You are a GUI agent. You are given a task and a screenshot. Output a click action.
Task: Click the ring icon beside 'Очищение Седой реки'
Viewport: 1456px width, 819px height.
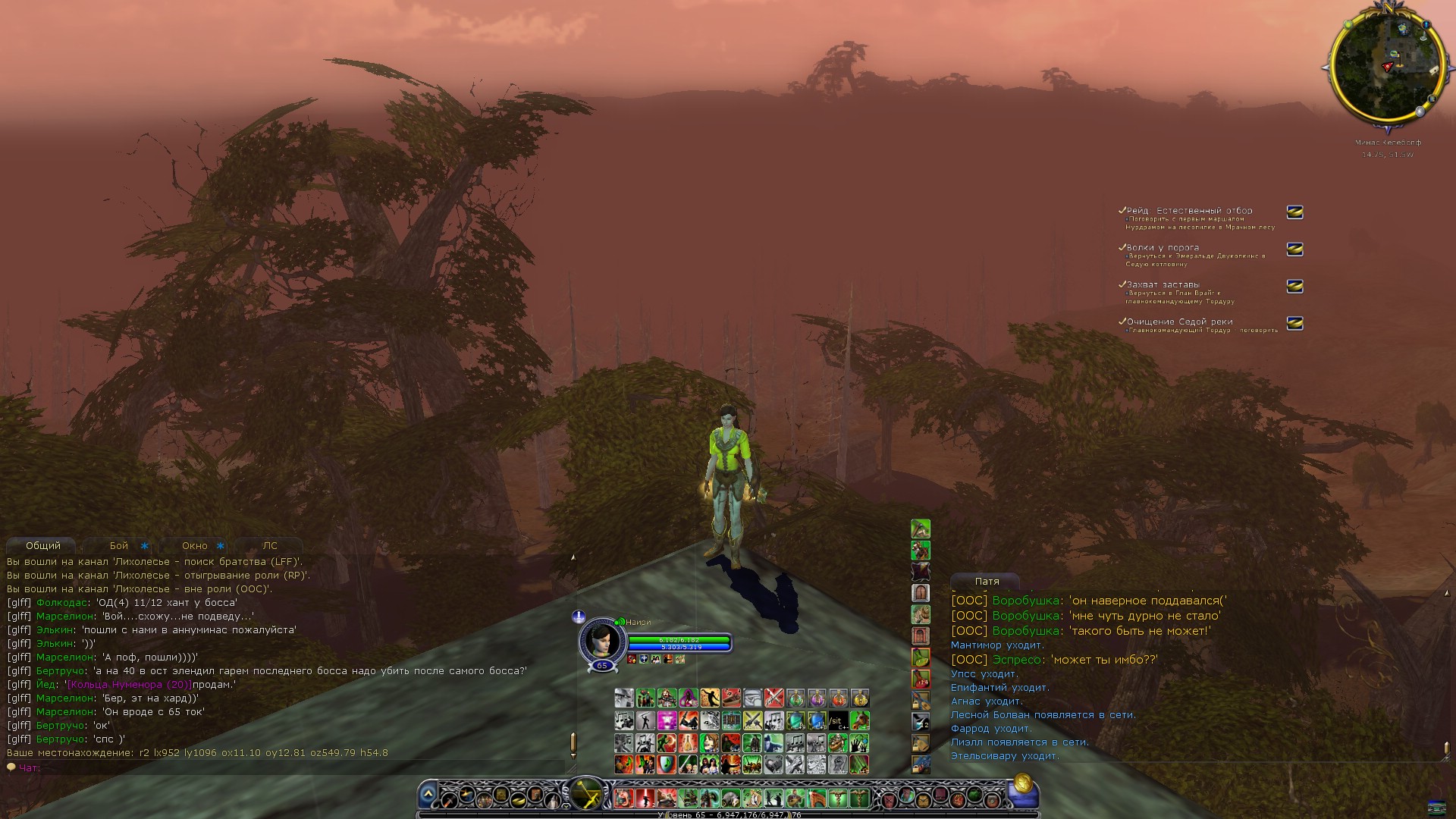pyautogui.click(x=1295, y=324)
